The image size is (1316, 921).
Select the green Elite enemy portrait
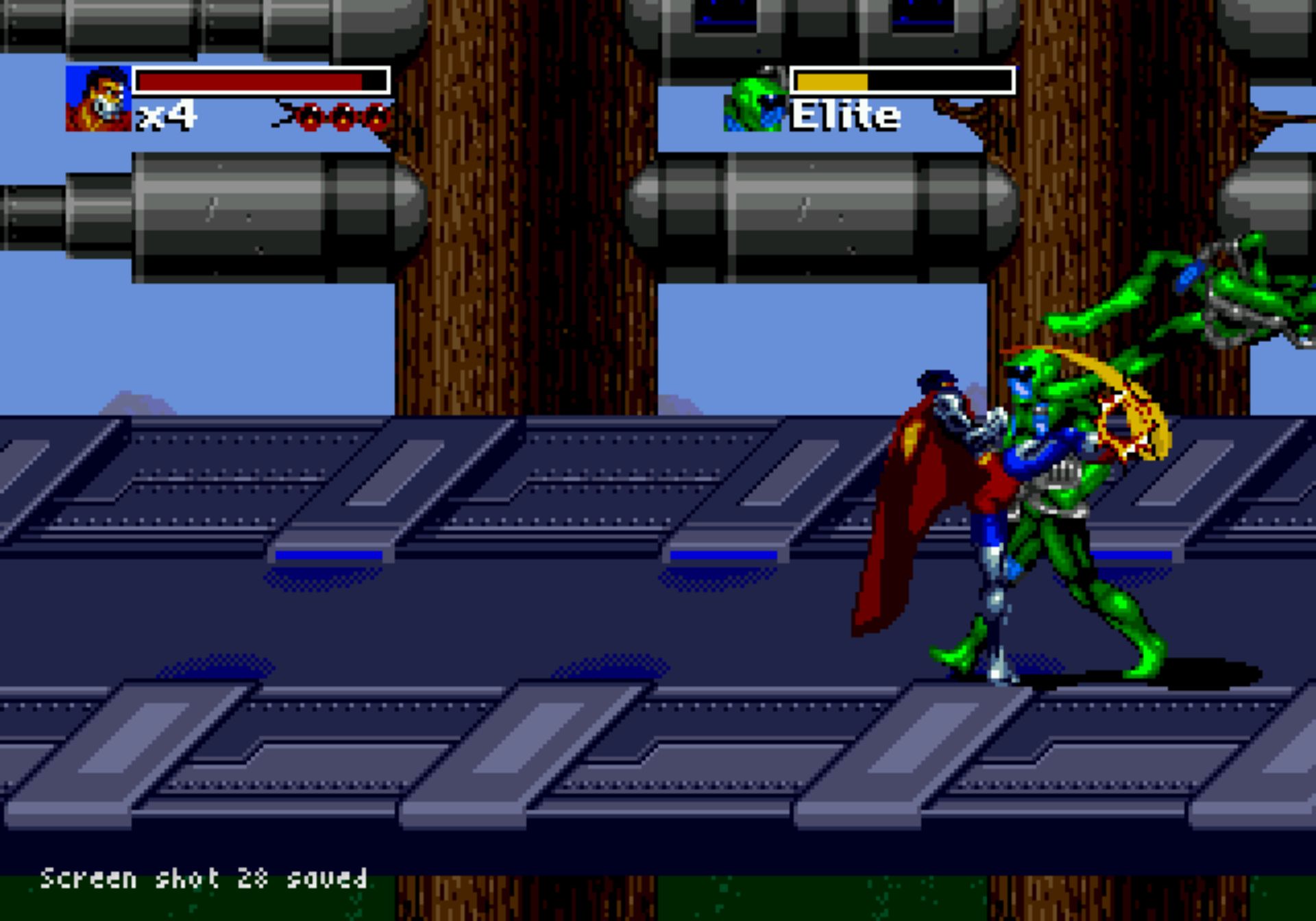click(x=755, y=101)
